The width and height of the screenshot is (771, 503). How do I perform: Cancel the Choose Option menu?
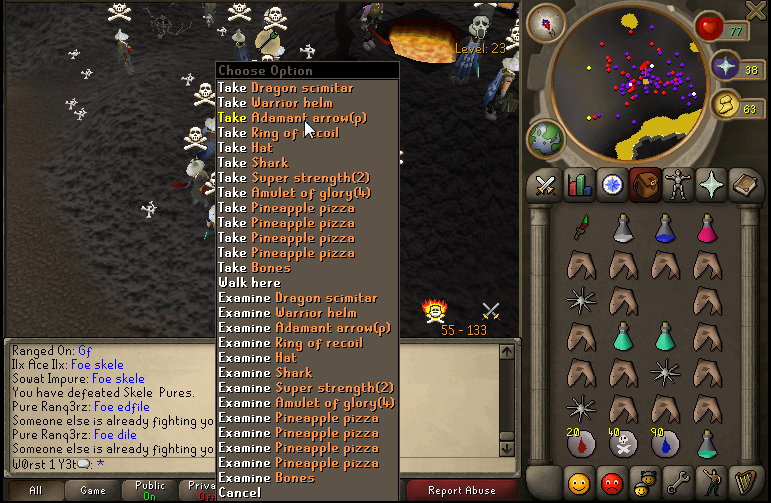coord(239,493)
